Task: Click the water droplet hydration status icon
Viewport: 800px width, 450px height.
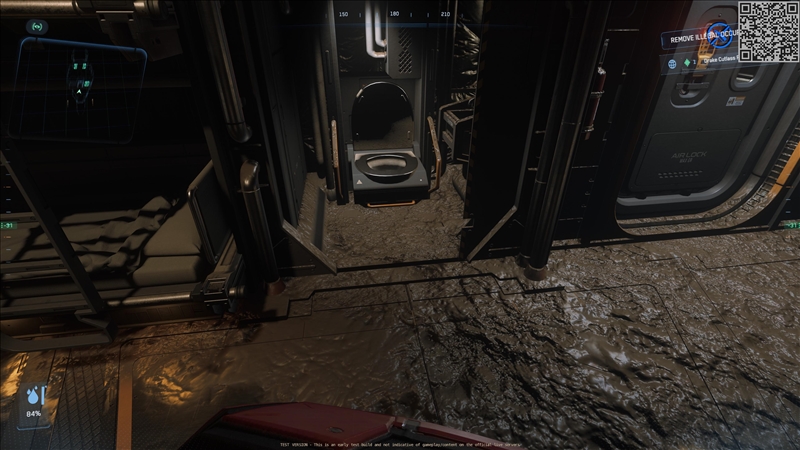Action: coord(34,396)
